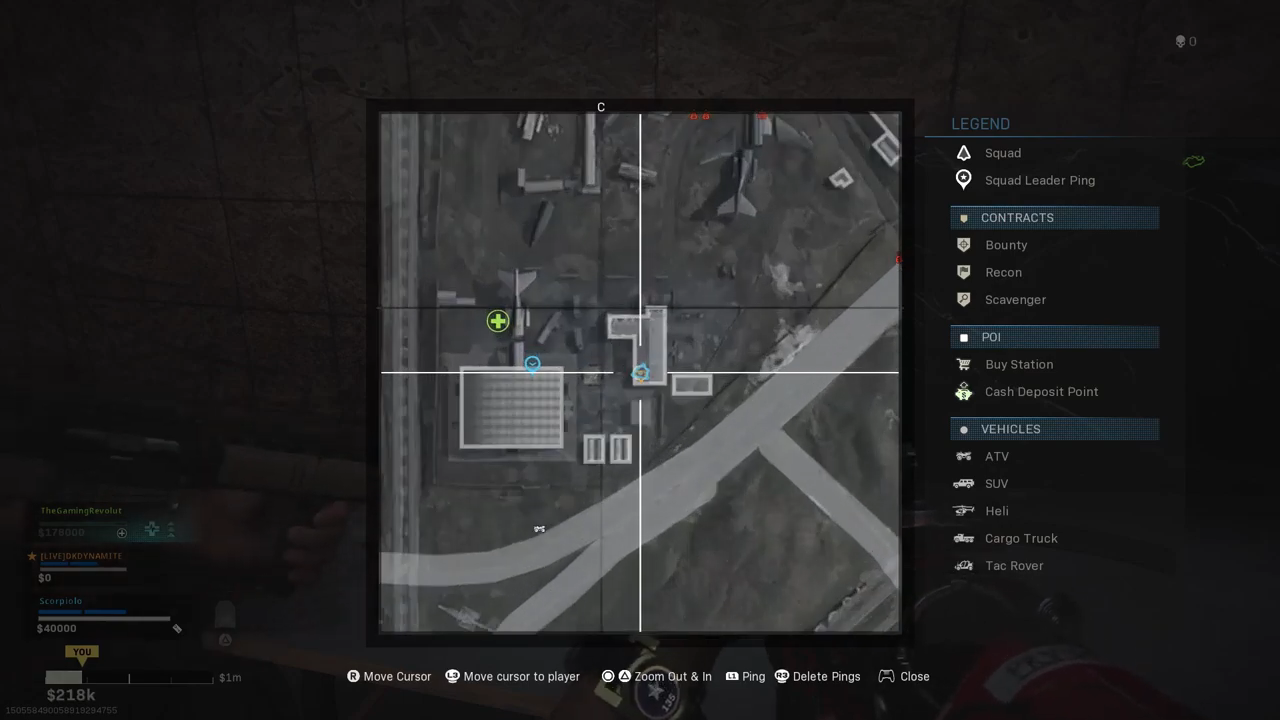Click the green plus marker on the map

(x=498, y=321)
